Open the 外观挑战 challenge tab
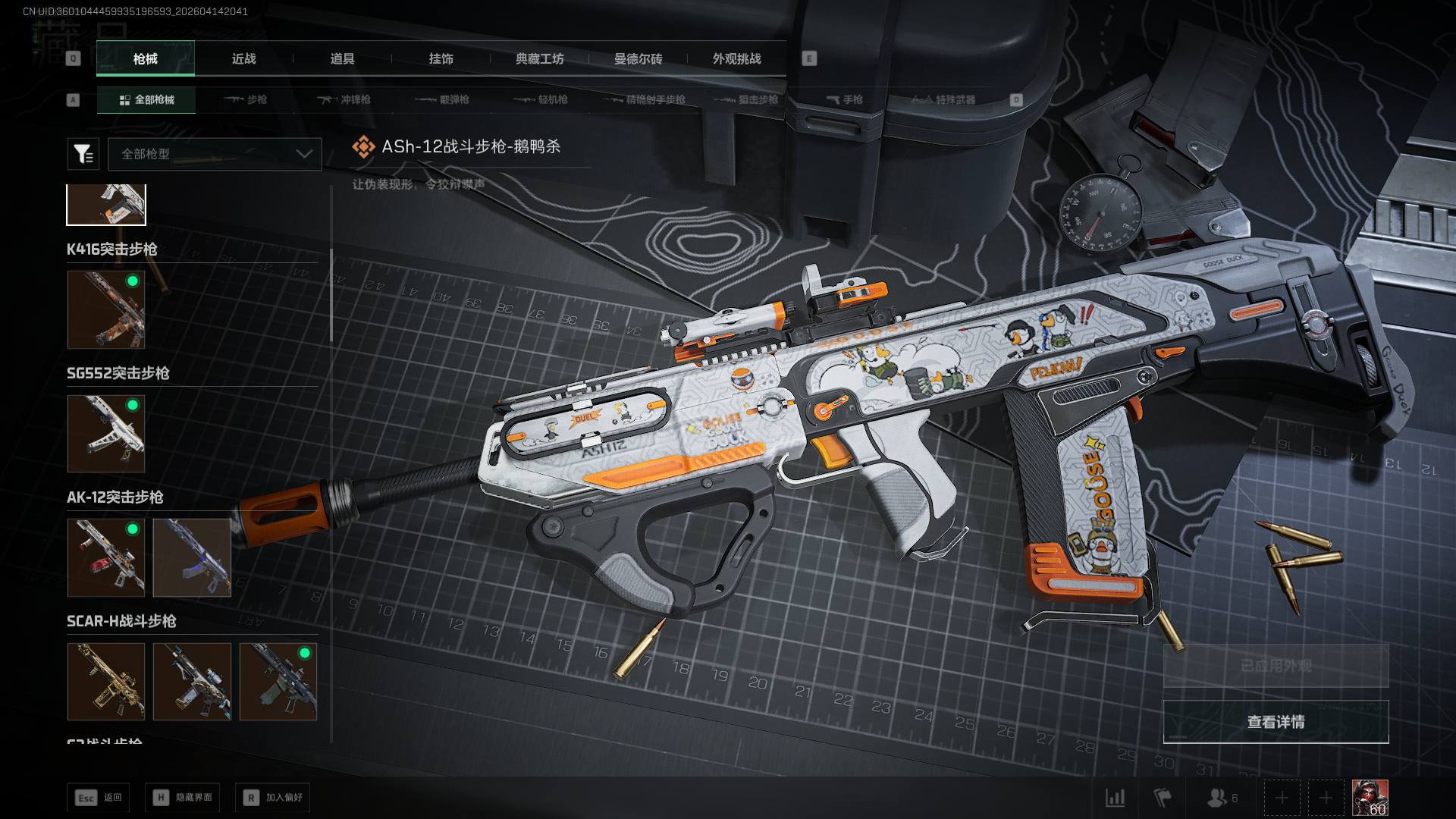 (736, 58)
